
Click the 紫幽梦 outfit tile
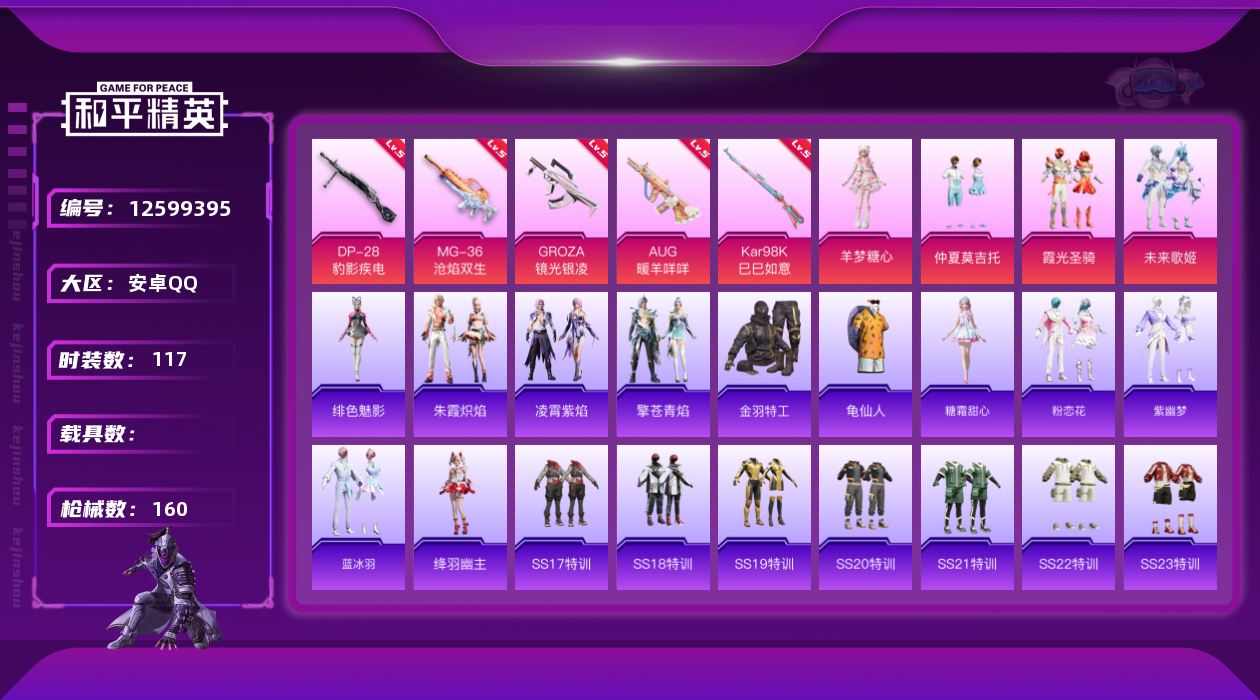1170,364
